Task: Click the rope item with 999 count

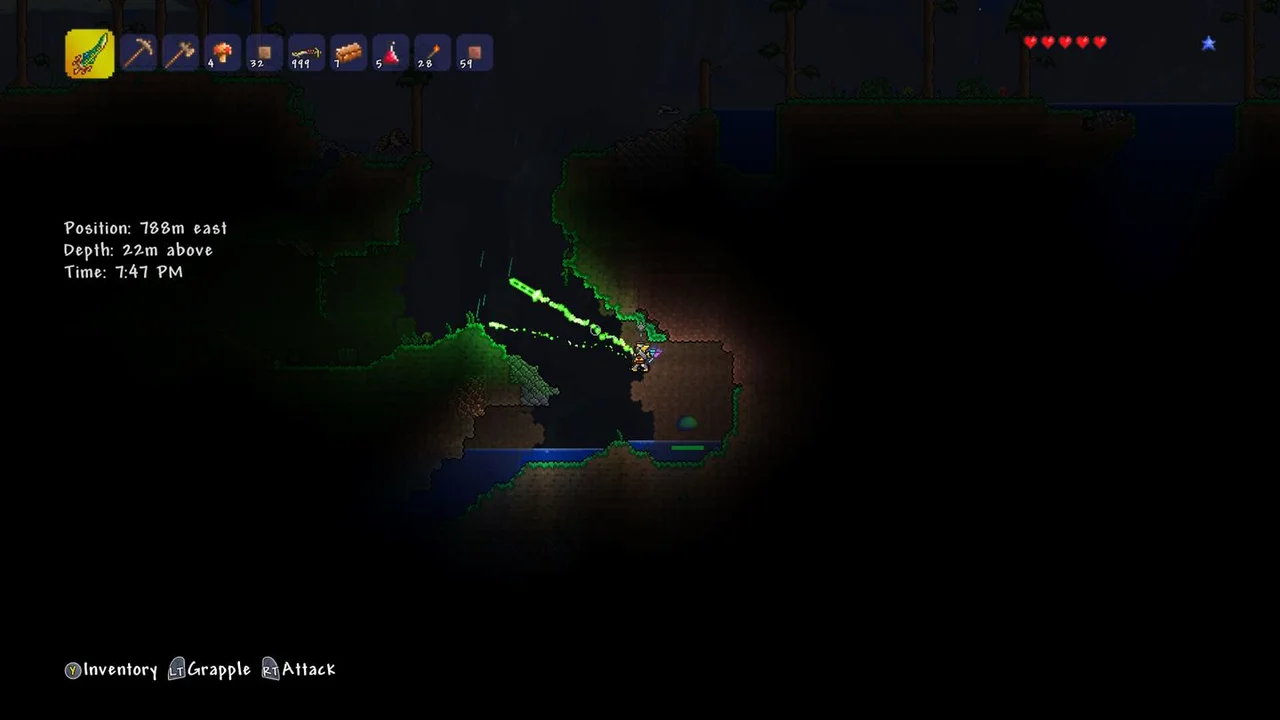Action: 306,52
